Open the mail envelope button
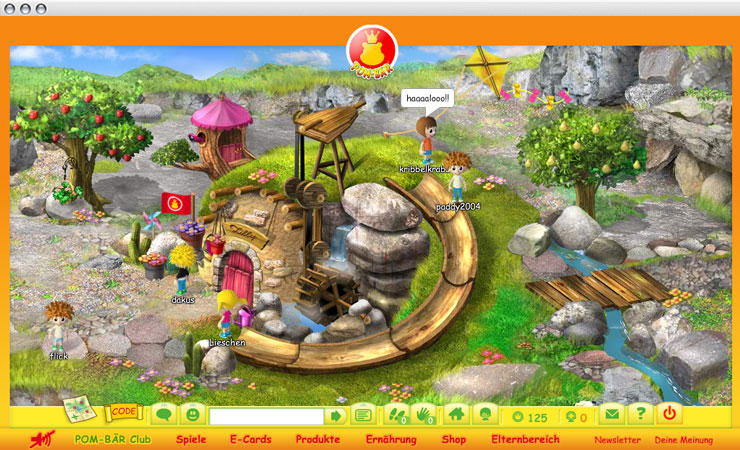 (x=611, y=414)
